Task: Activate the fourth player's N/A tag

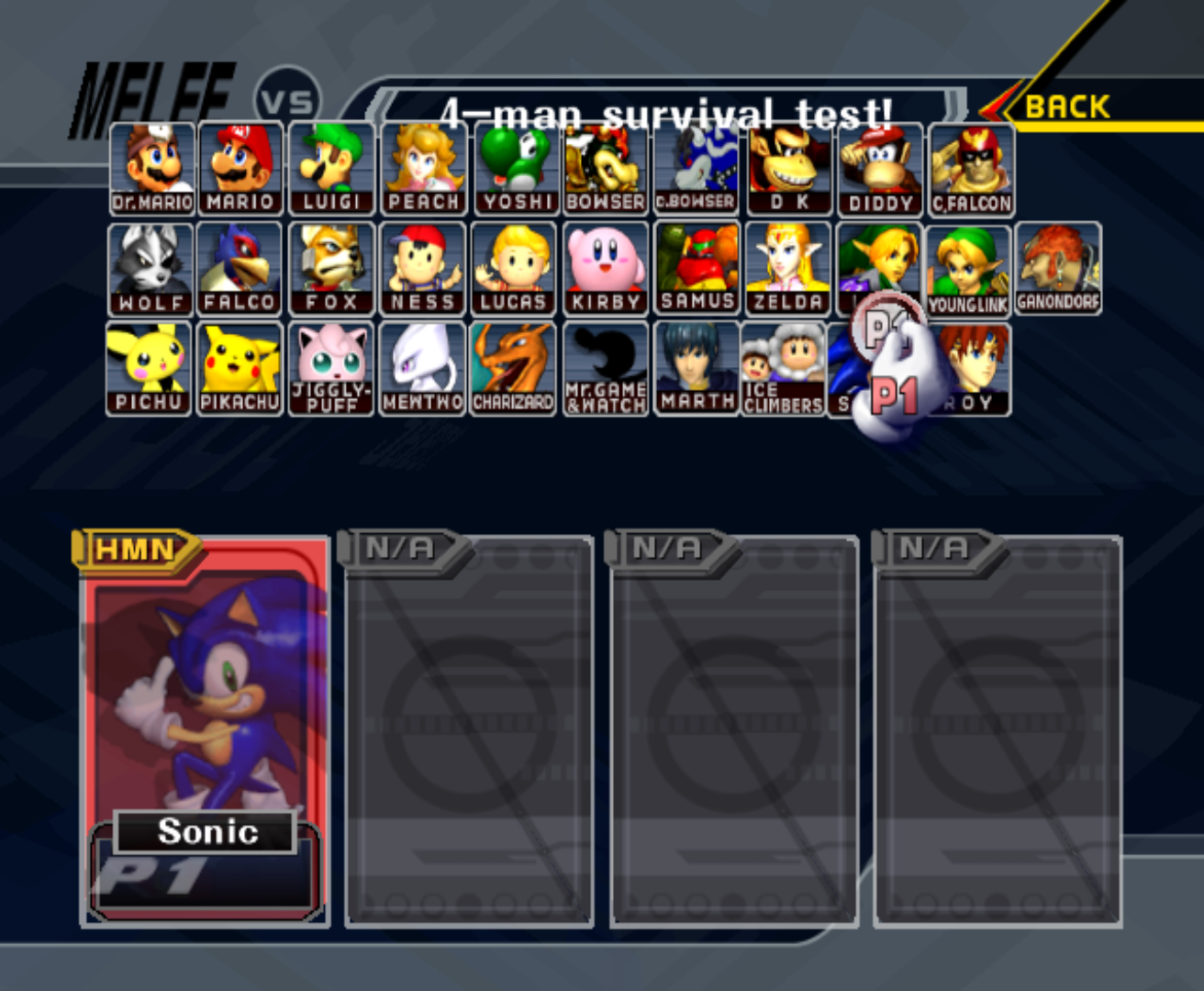Action: tap(935, 547)
